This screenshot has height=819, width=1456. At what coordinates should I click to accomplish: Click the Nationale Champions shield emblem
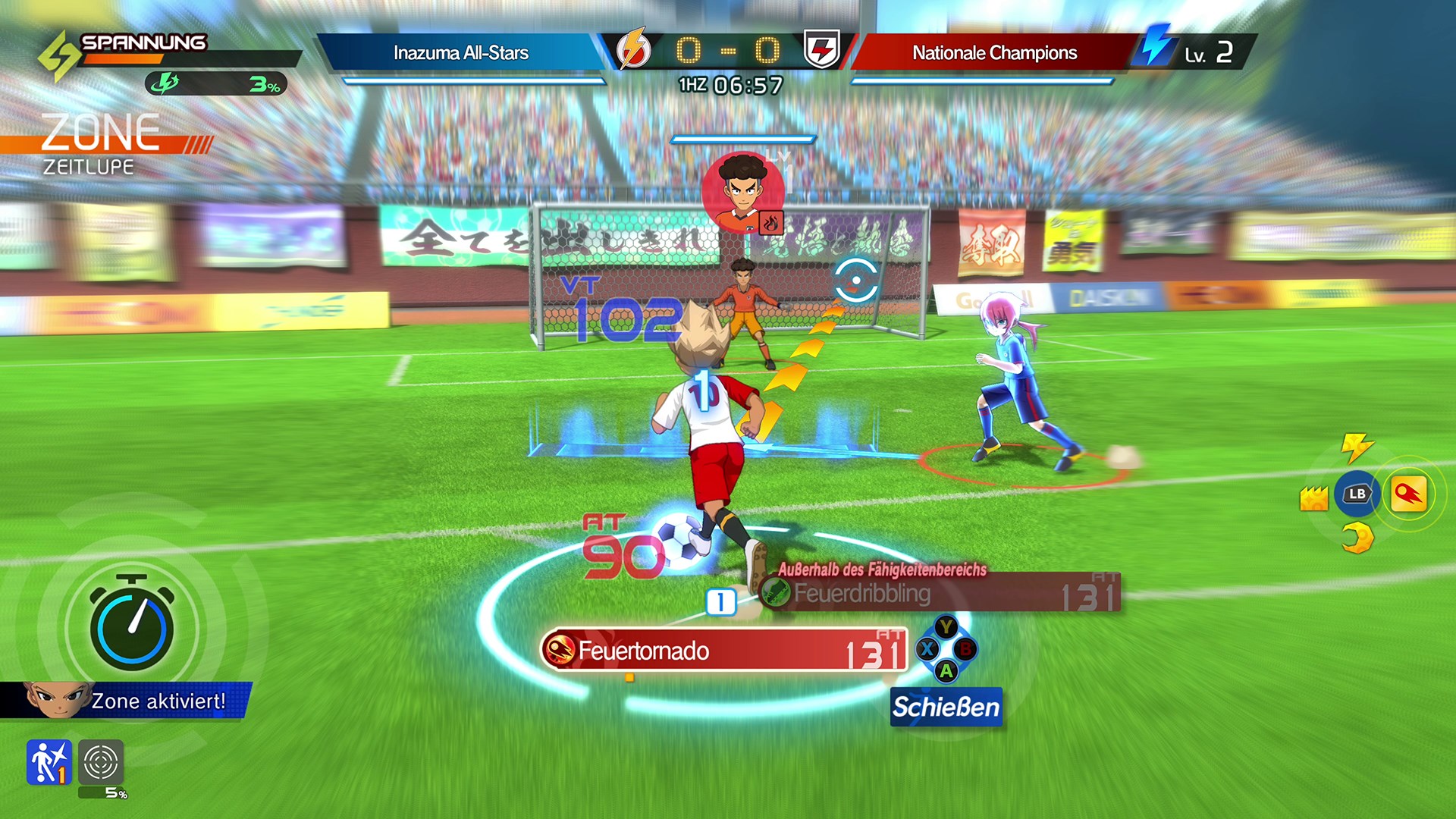[x=822, y=50]
